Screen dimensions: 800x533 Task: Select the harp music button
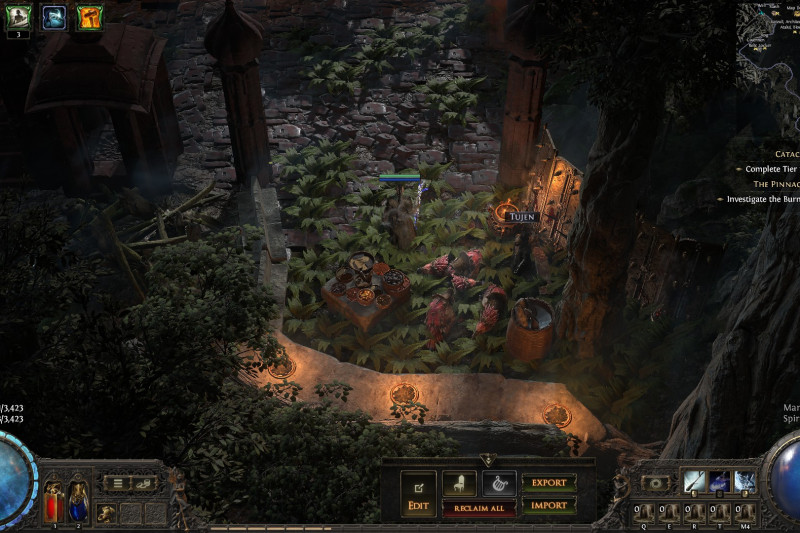499,484
